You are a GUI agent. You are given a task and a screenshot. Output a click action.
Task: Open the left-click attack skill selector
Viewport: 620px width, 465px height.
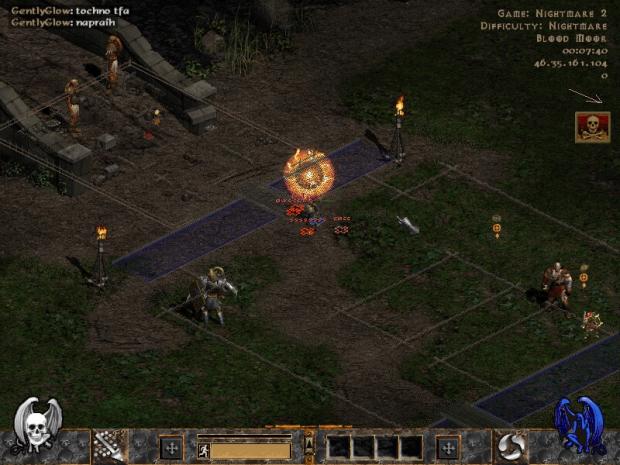pyautogui.click(x=107, y=446)
